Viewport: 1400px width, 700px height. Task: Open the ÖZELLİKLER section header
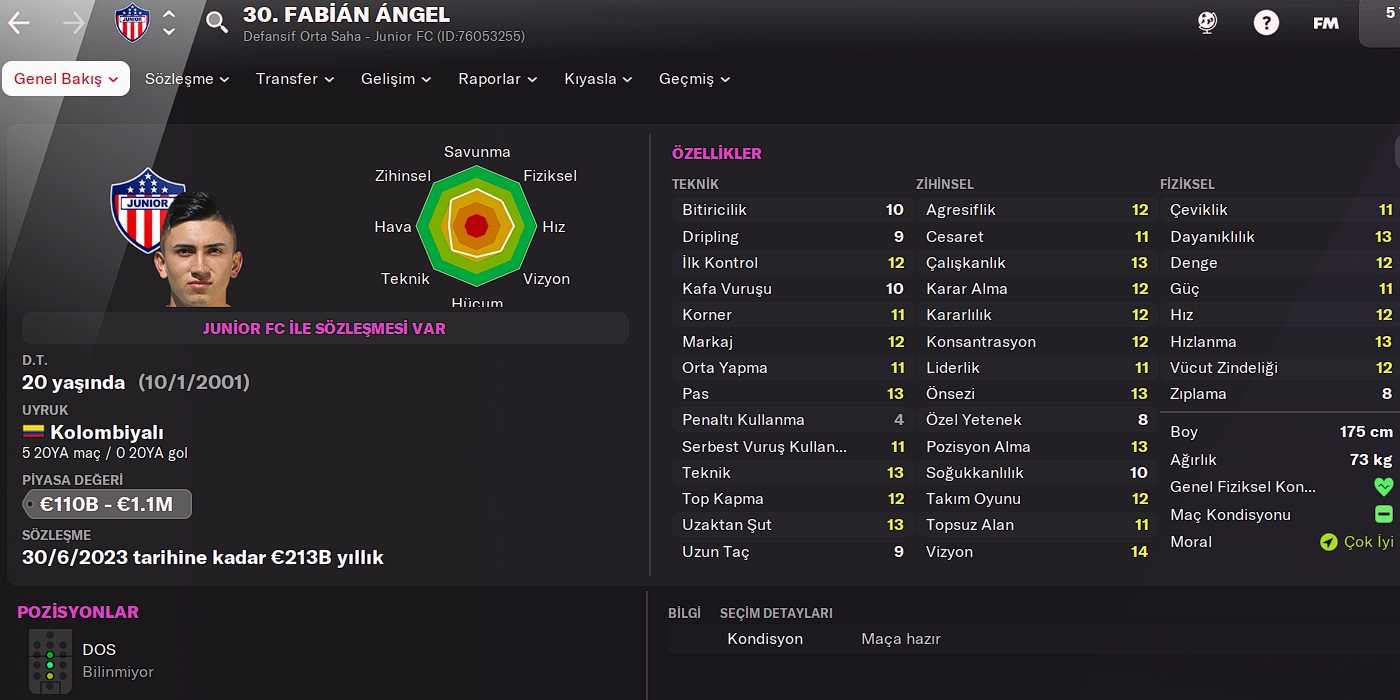point(717,154)
